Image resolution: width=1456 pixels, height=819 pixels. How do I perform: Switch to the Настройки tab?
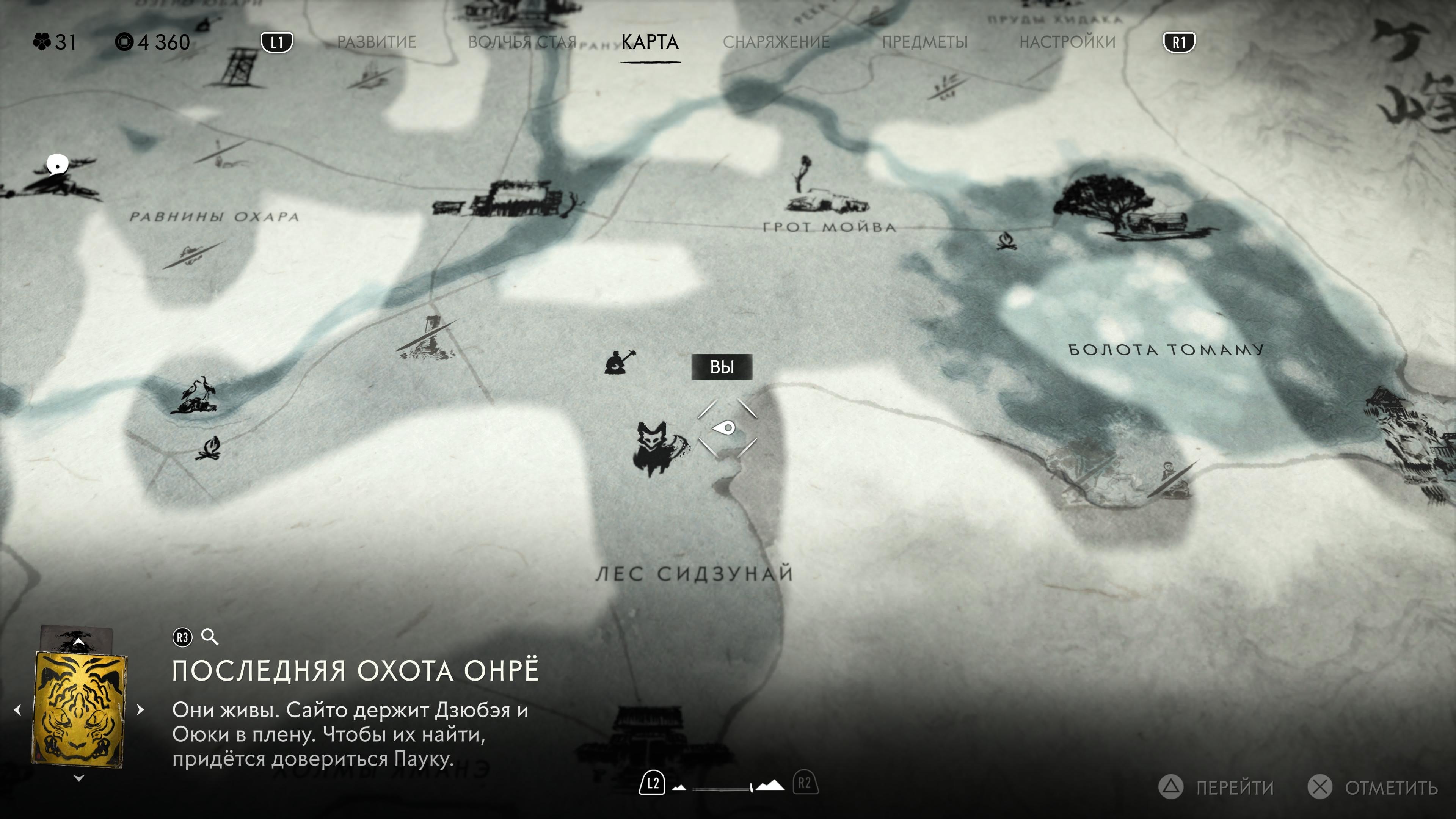pyautogui.click(x=1067, y=42)
